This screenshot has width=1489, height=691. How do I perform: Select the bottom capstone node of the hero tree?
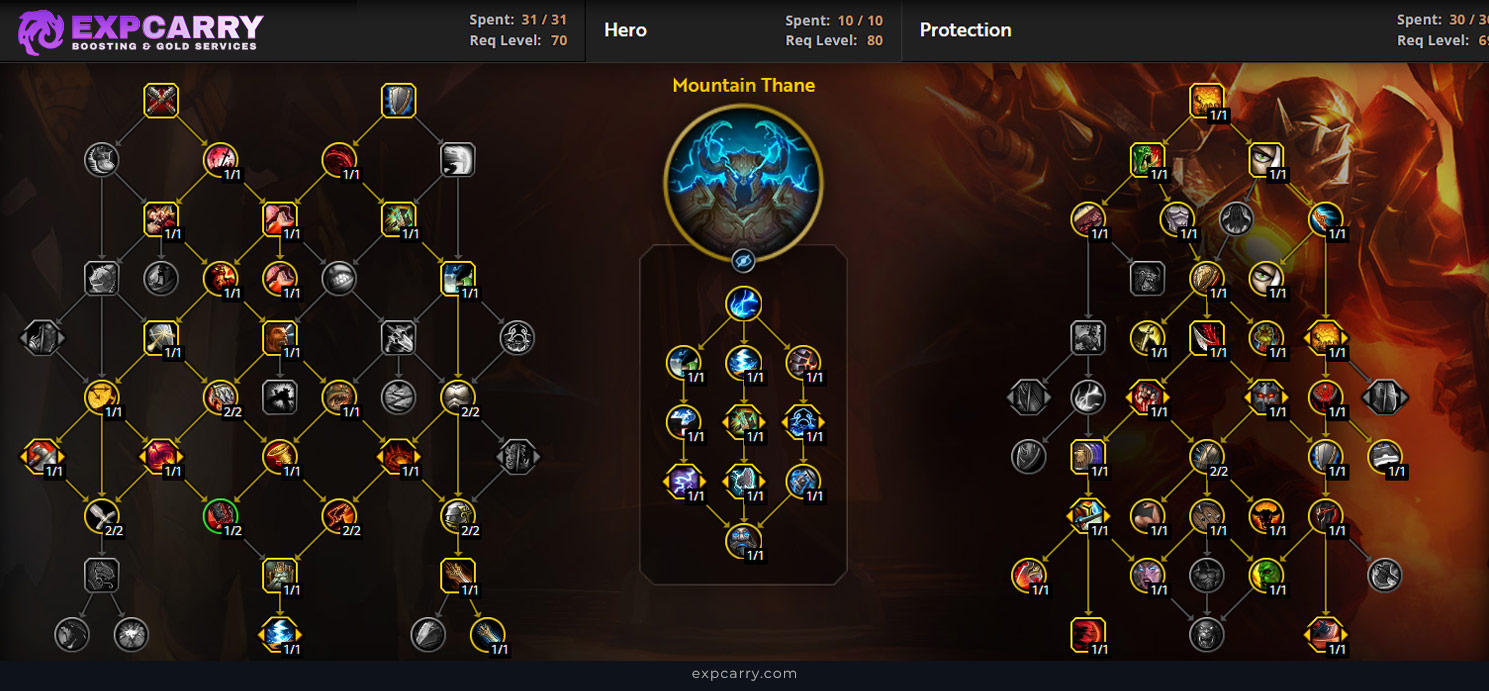click(743, 541)
